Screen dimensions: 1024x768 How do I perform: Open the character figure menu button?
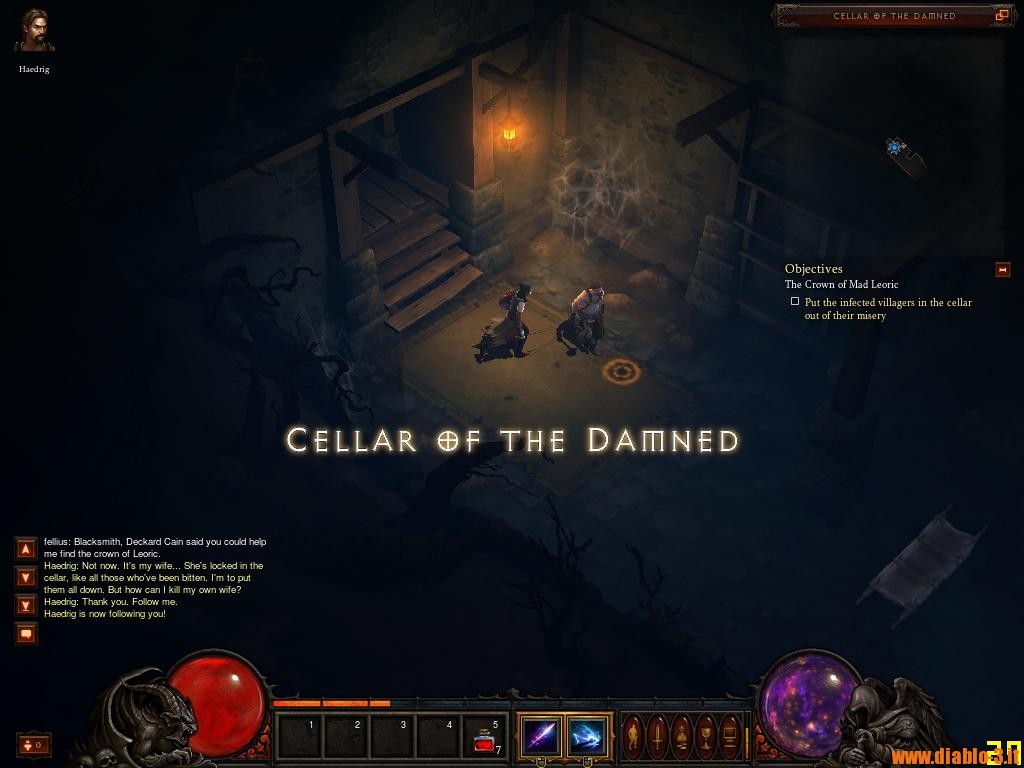coord(634,737)
